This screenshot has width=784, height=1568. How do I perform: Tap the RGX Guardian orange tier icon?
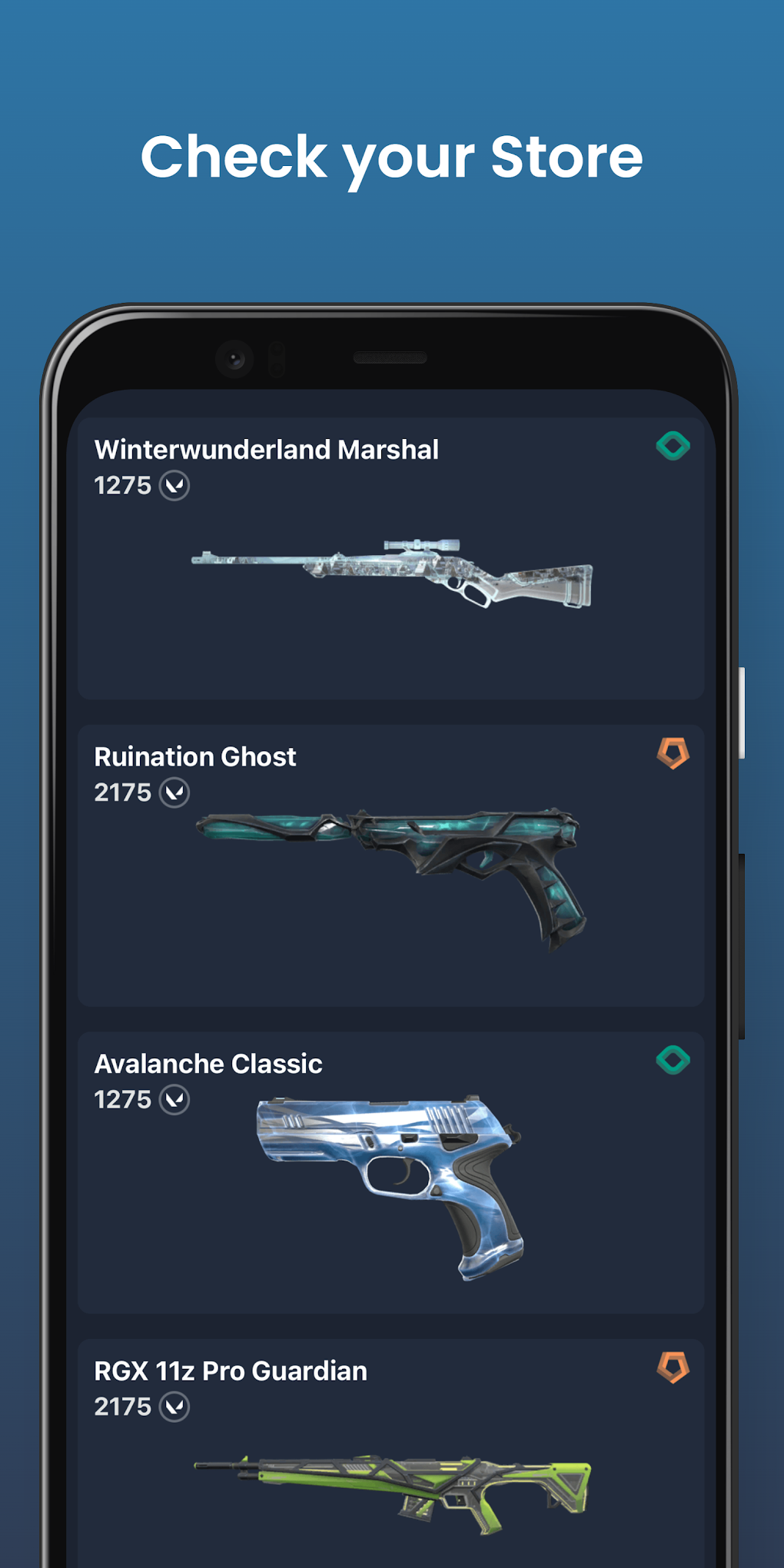coord(673,1367)
